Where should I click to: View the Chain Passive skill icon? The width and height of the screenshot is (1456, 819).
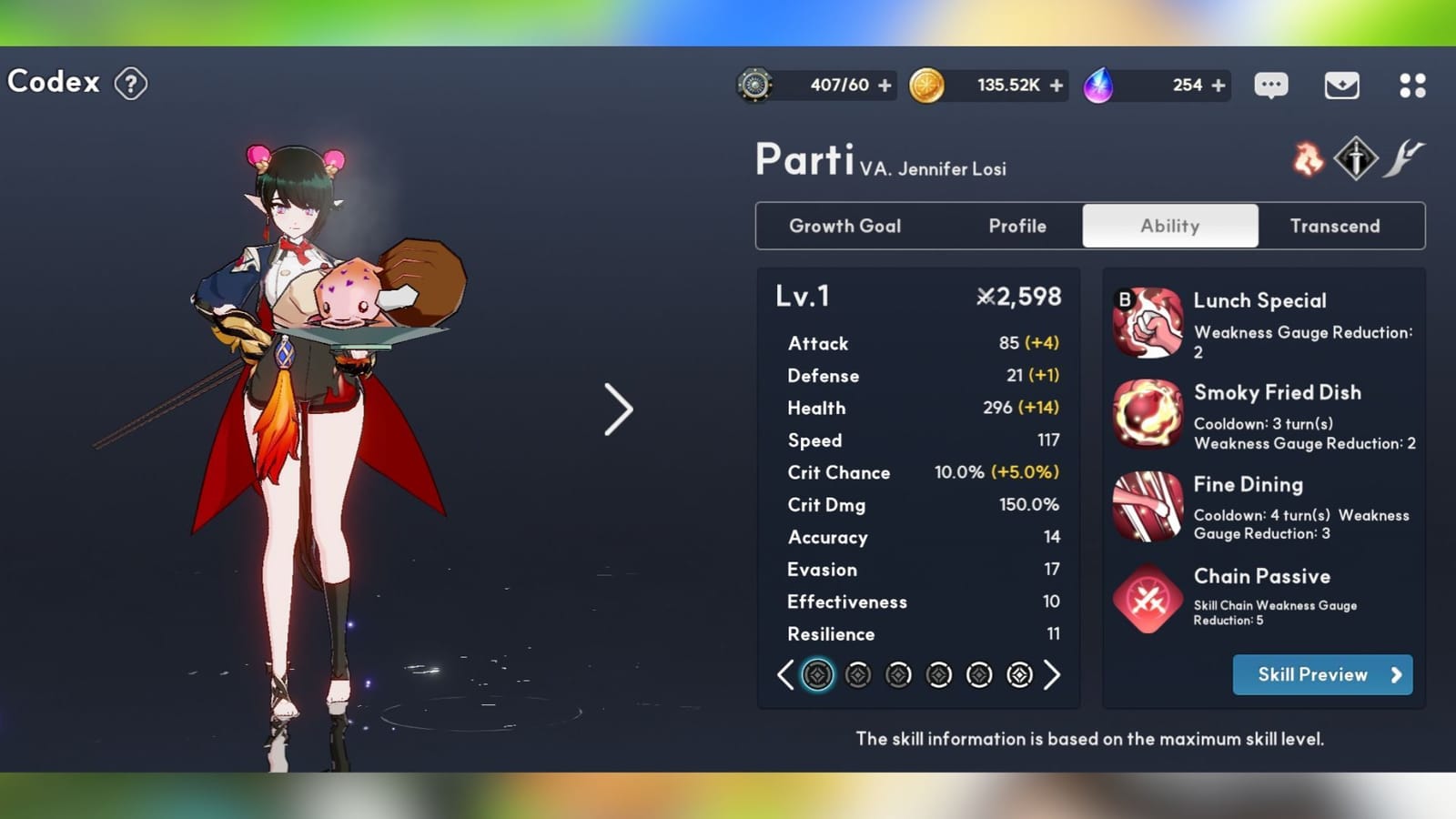[1148, 599]
